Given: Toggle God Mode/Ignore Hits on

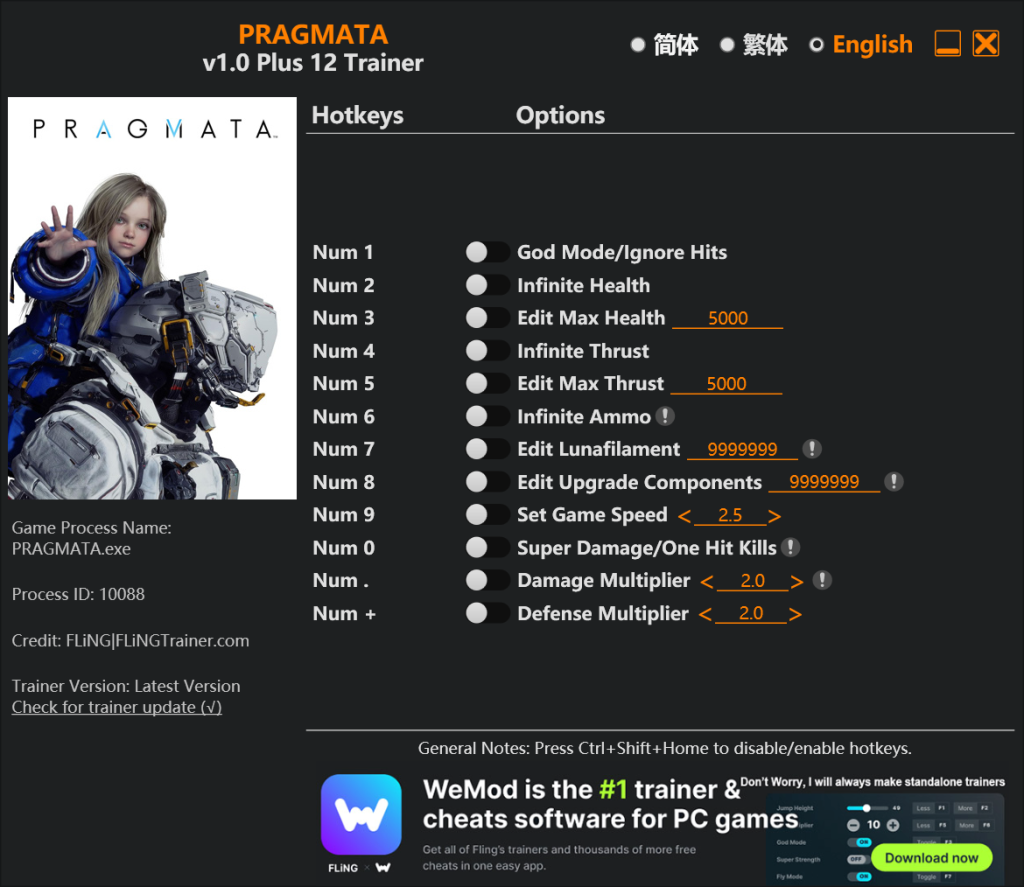Looking at the screenshot, I should 487,253.
